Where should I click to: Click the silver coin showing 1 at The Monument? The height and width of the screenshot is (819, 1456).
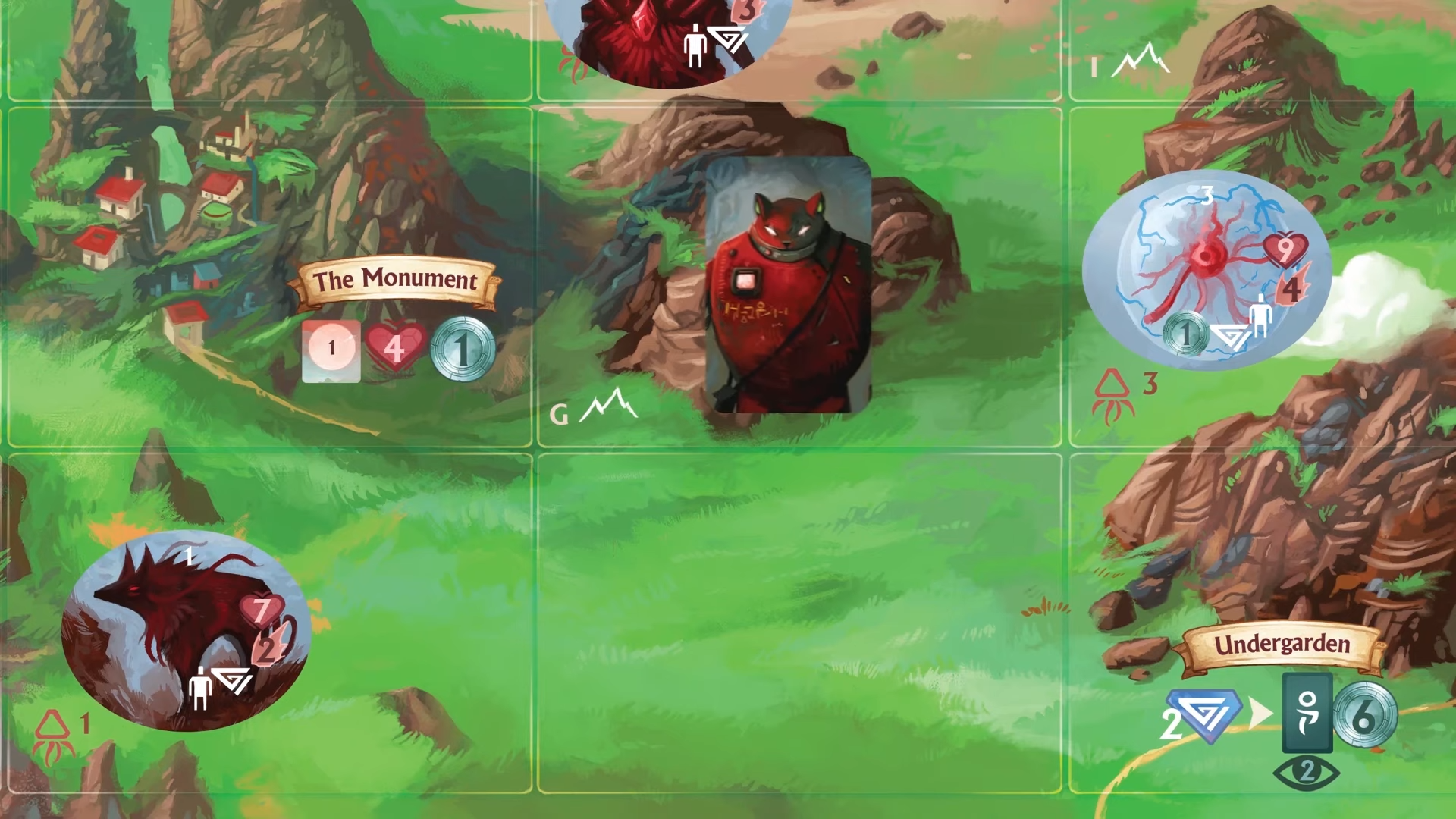click(462, 348)
